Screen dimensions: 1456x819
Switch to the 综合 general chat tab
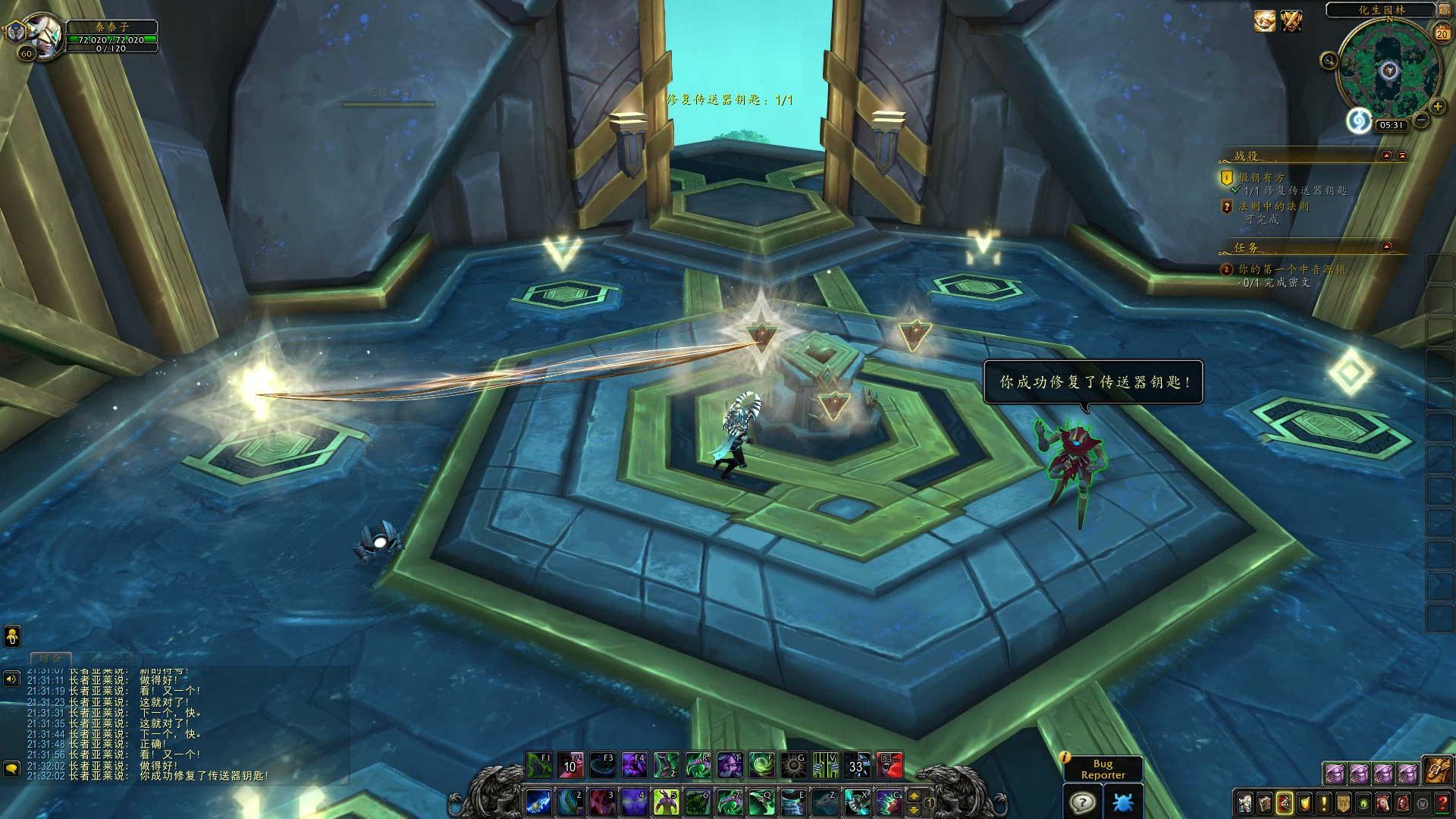[51, 658]
